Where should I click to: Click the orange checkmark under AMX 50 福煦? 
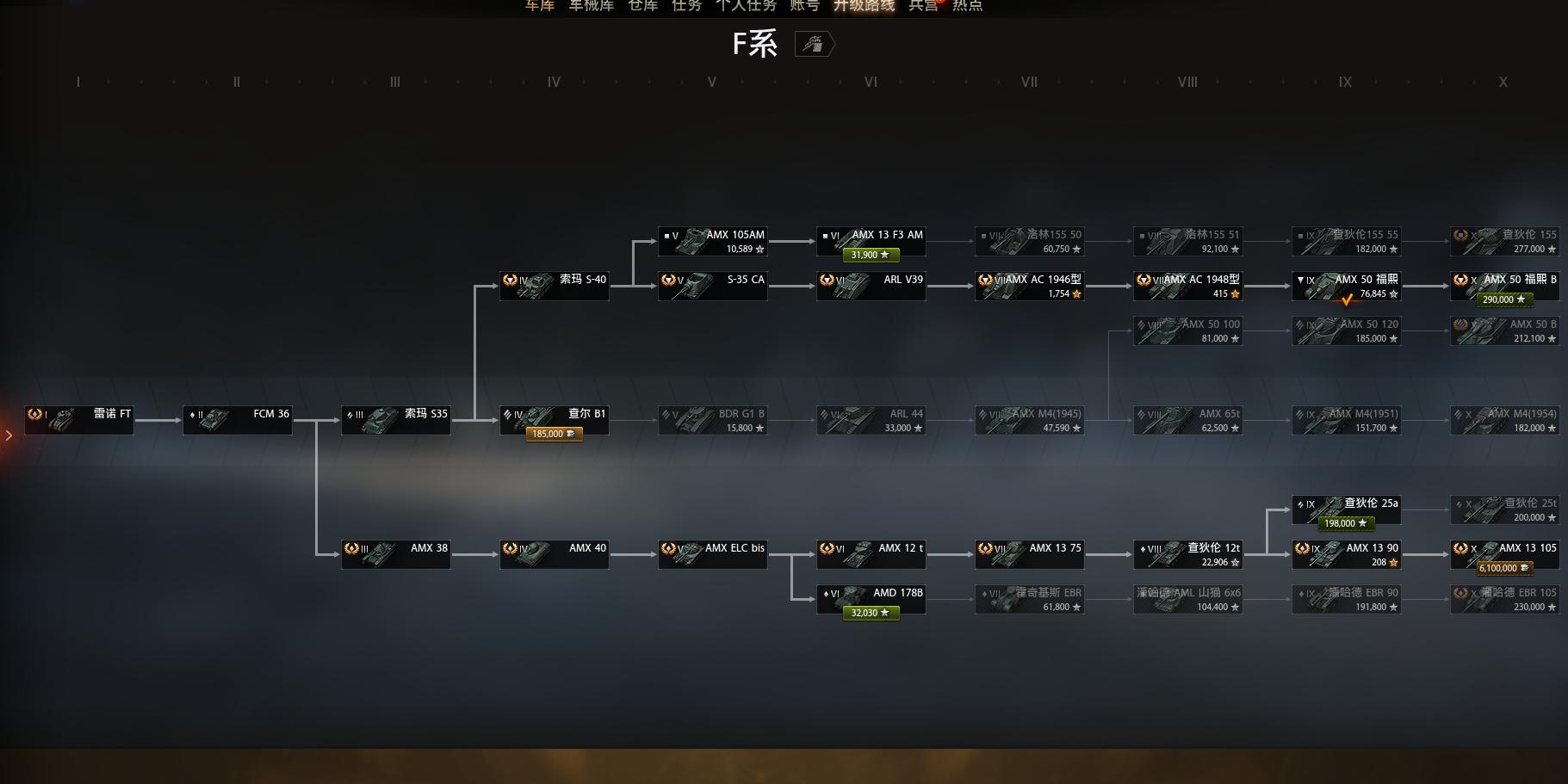tap(1348, 301)
